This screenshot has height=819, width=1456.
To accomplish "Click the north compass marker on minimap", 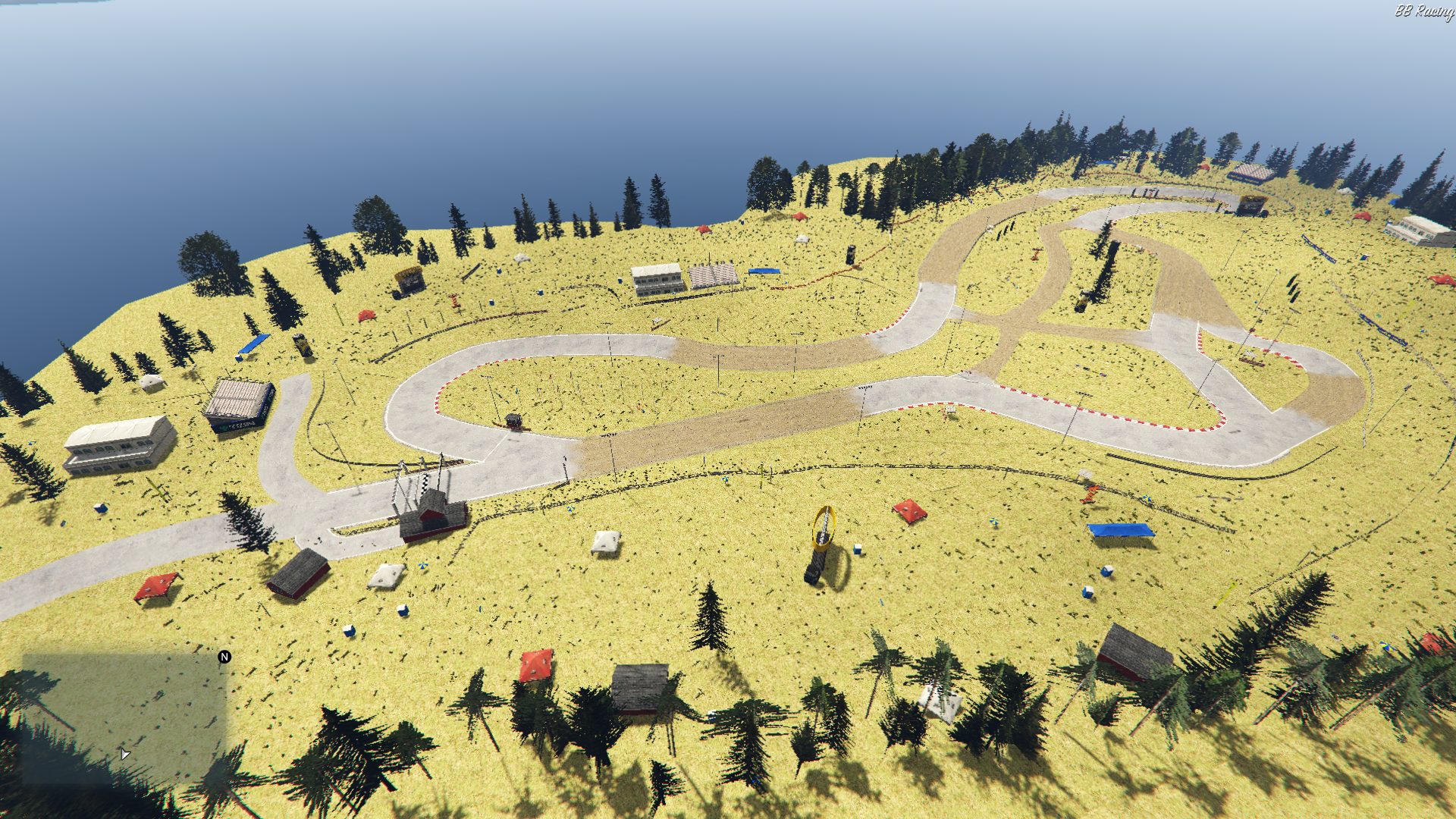I will pyautogui.click(x=224, y=657).
